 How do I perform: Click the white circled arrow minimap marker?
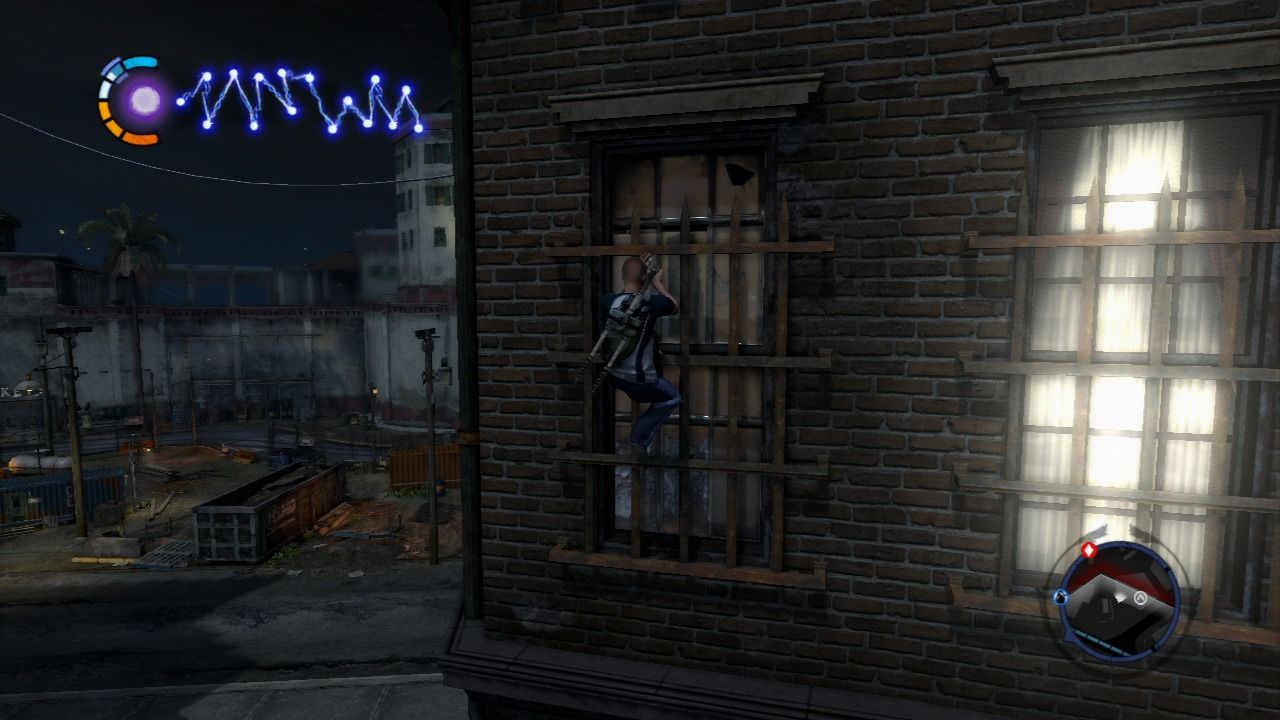(x=1138, y=599)
